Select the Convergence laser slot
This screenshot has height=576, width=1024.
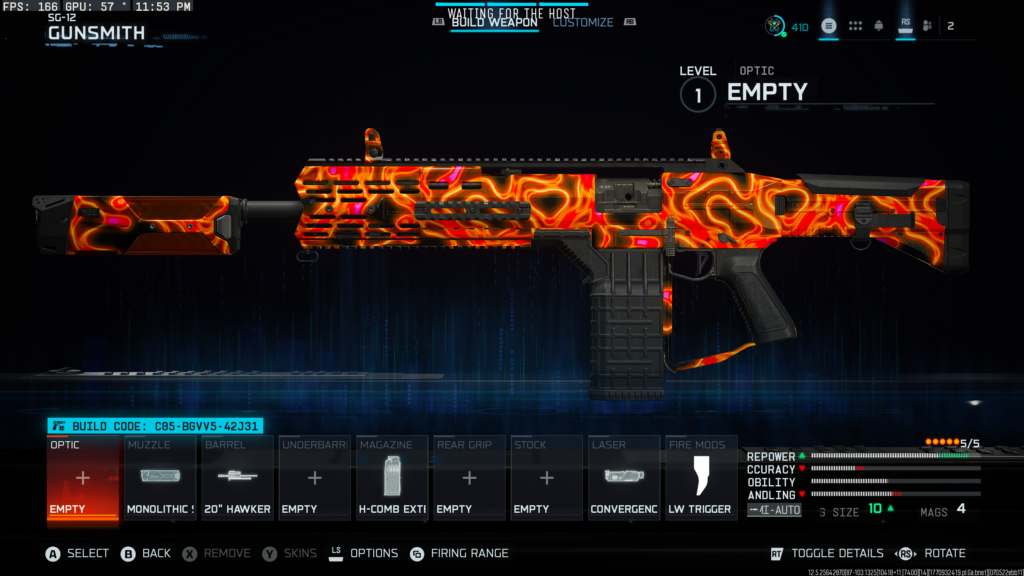[624, 478]
